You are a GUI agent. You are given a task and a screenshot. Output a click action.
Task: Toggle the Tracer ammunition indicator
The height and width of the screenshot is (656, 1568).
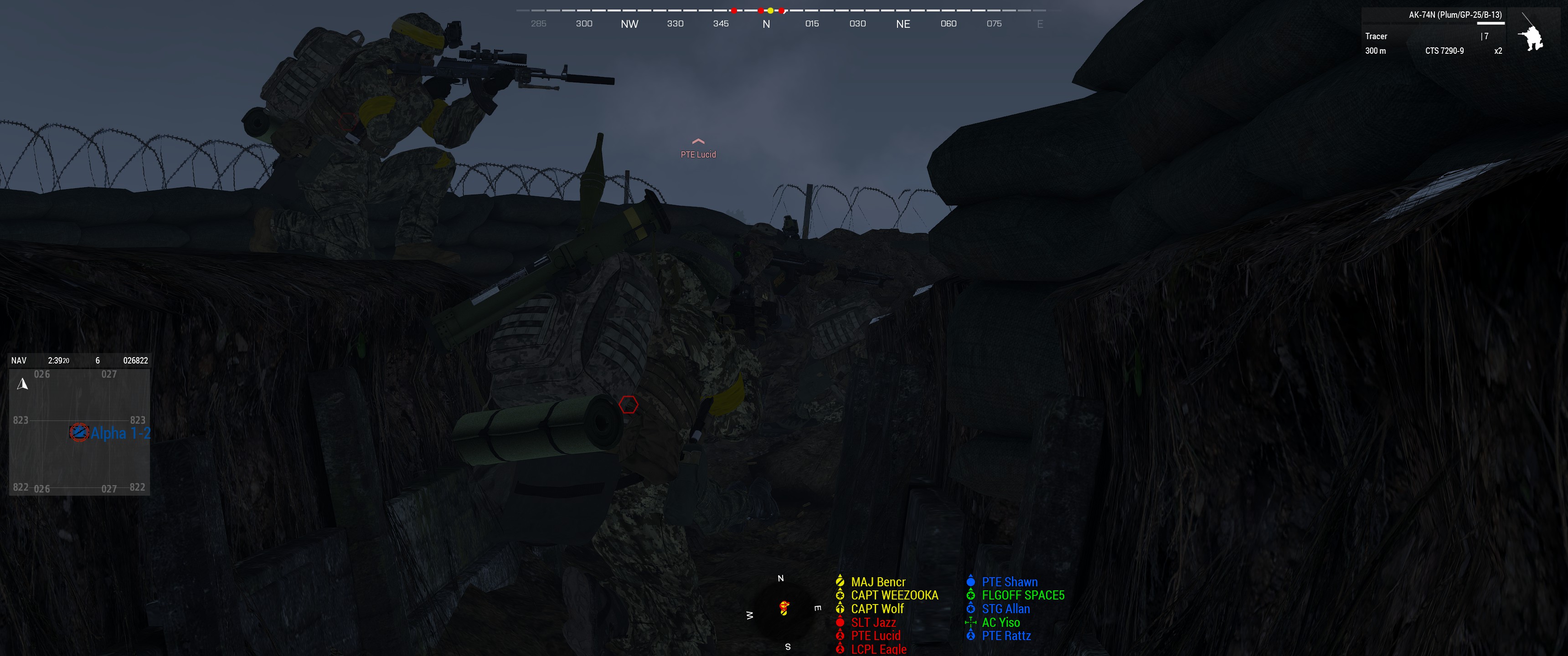(x=1376, y=36)
